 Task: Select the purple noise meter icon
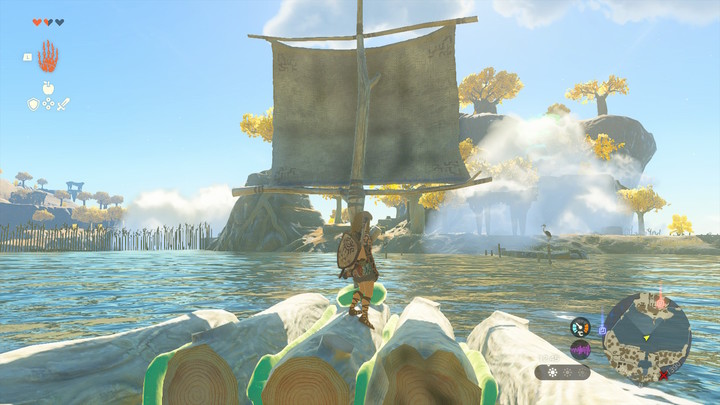[581, 349]
